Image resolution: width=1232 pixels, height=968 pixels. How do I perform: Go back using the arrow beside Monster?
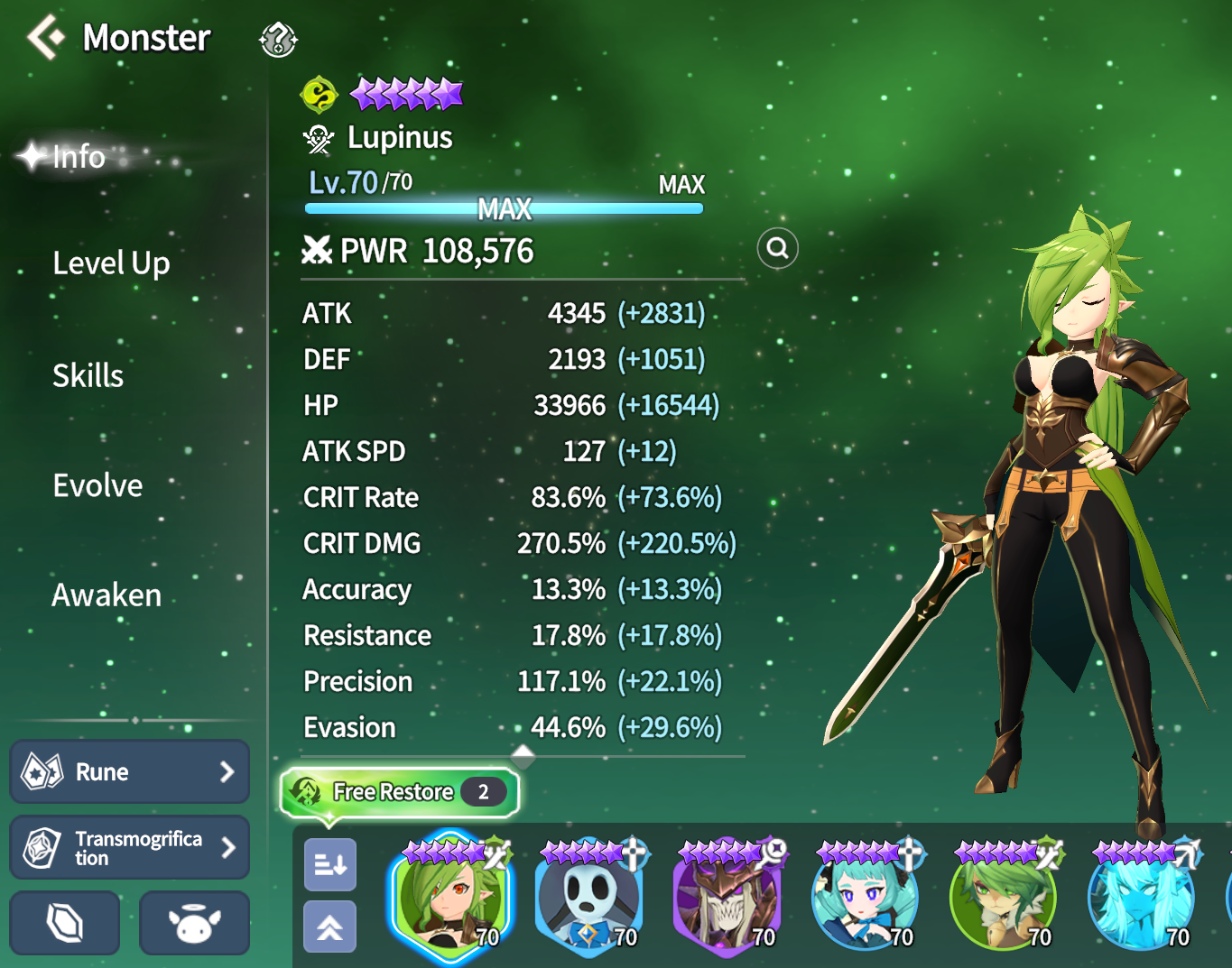click(45, 38)
